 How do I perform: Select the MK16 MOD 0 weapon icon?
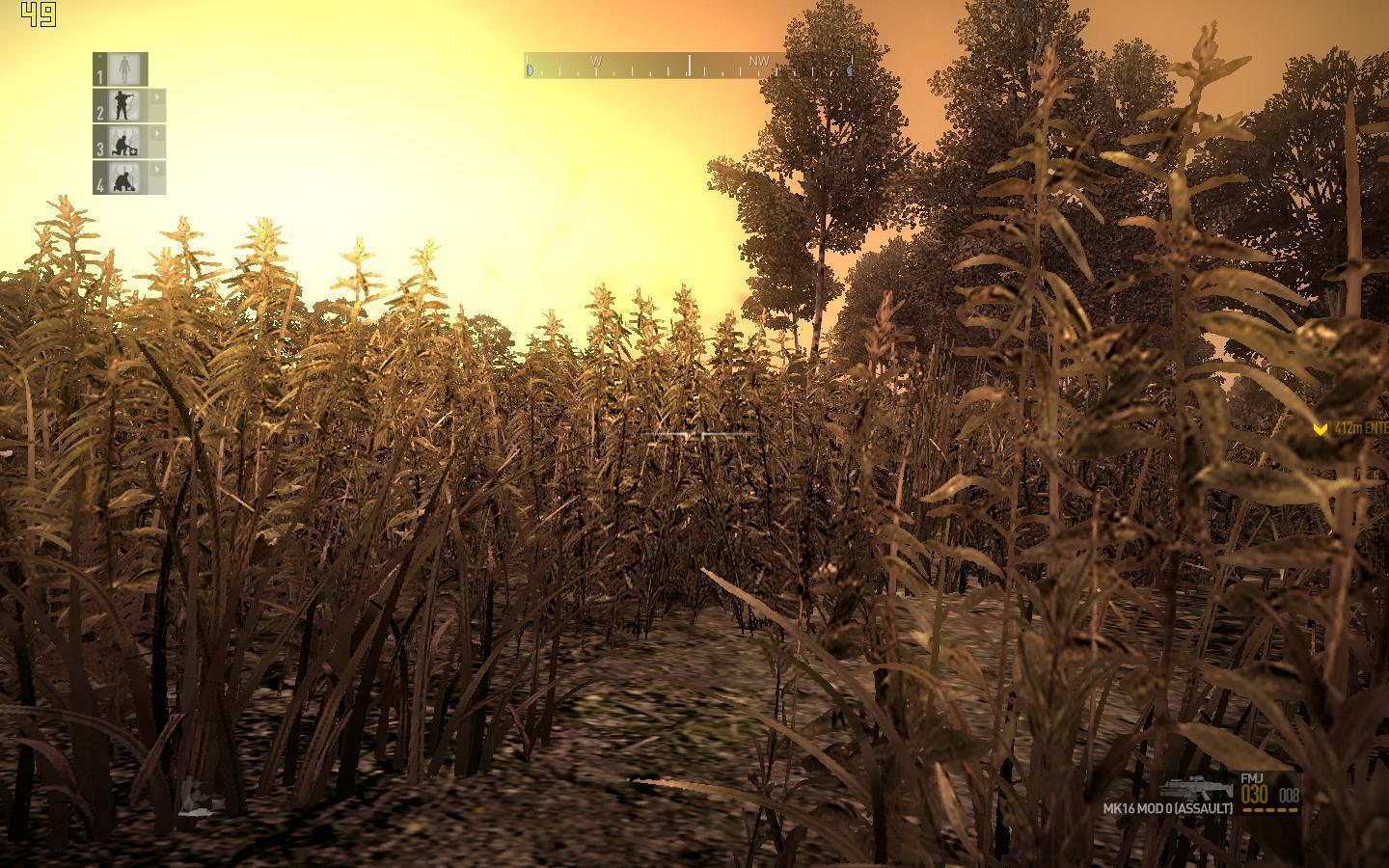tap(1197, 789)
